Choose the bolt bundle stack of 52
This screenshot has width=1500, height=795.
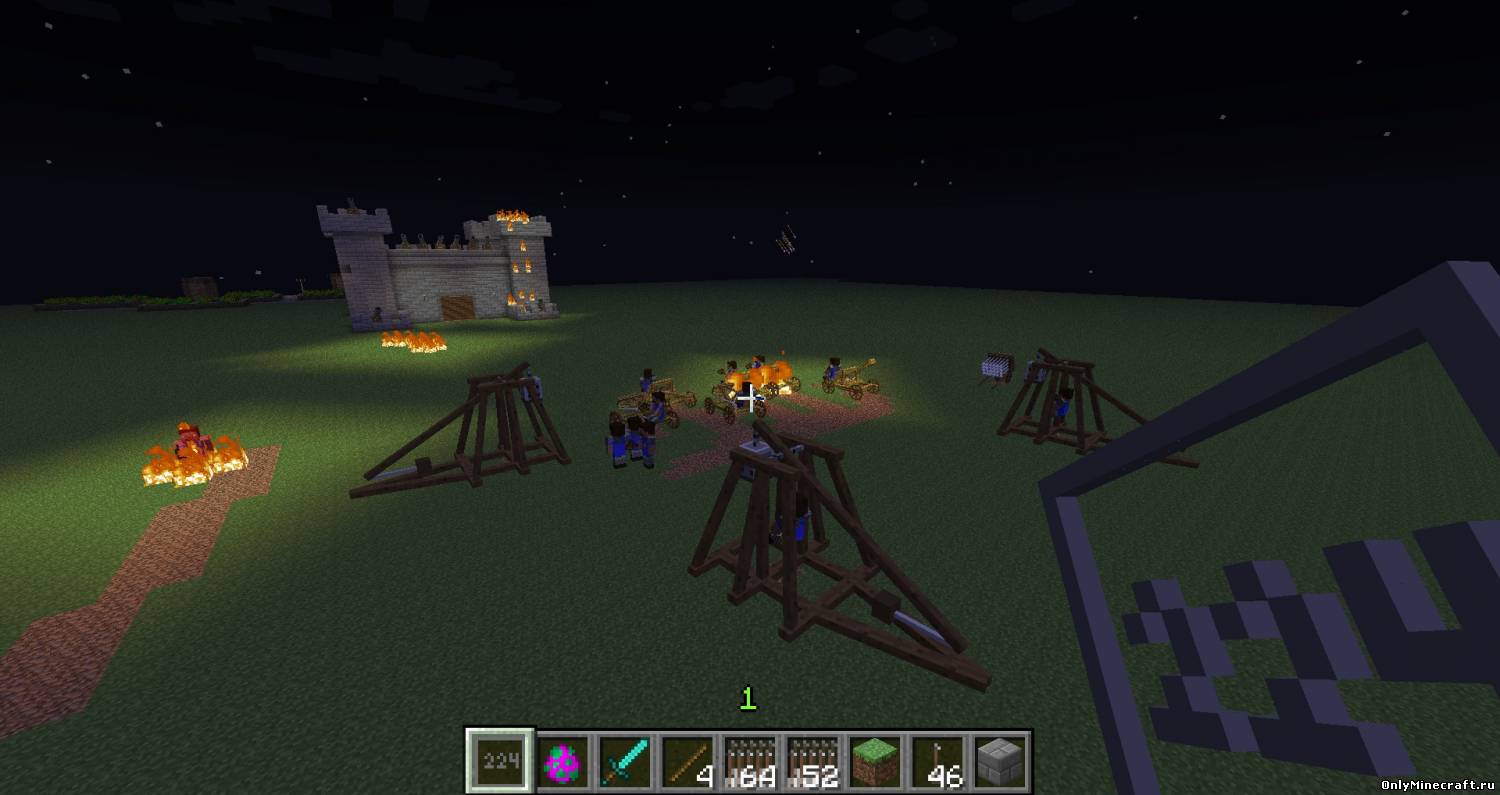(x=812, y=763)
